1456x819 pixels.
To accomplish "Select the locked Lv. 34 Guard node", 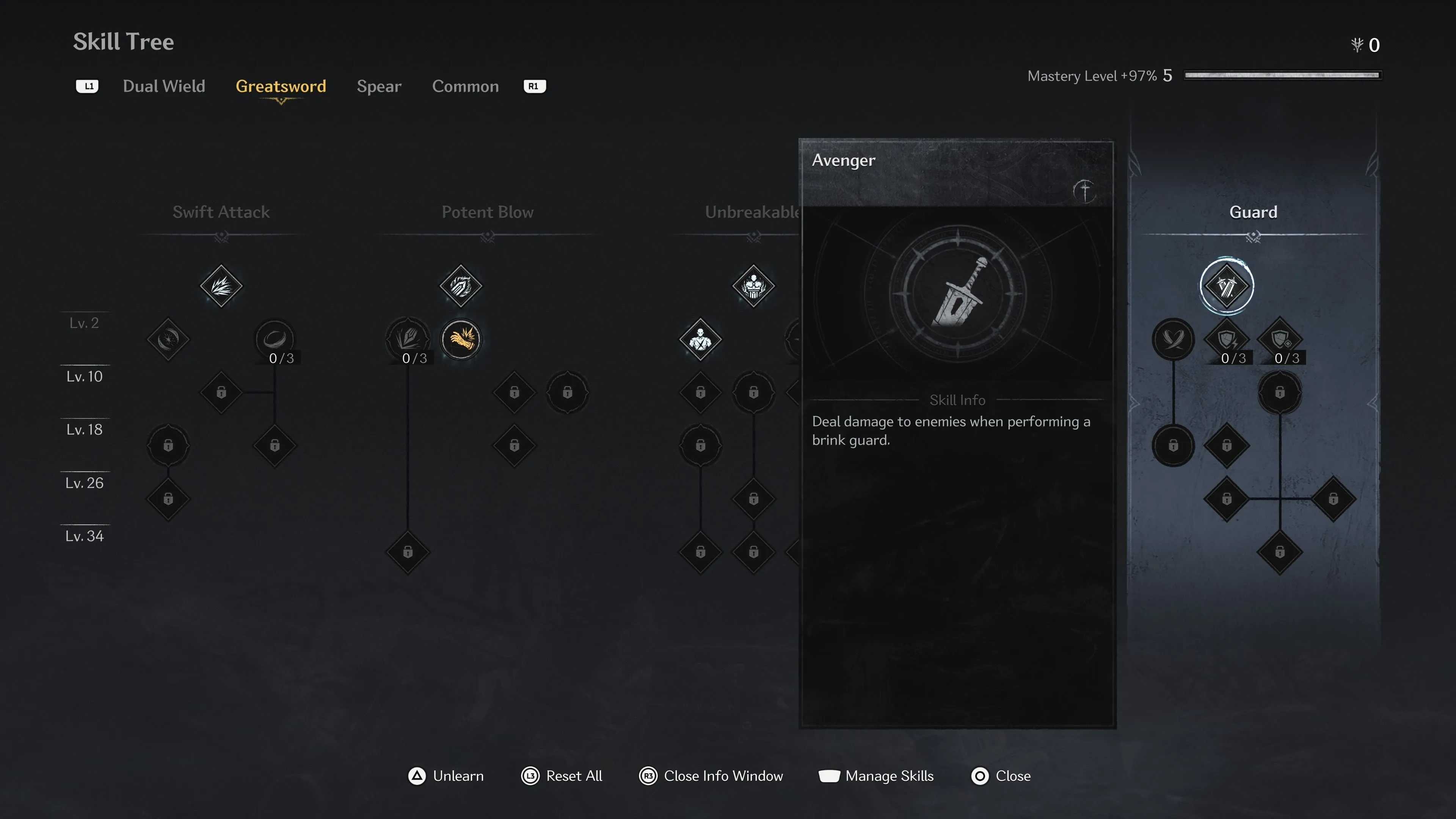I will (x=1280, y=552).
